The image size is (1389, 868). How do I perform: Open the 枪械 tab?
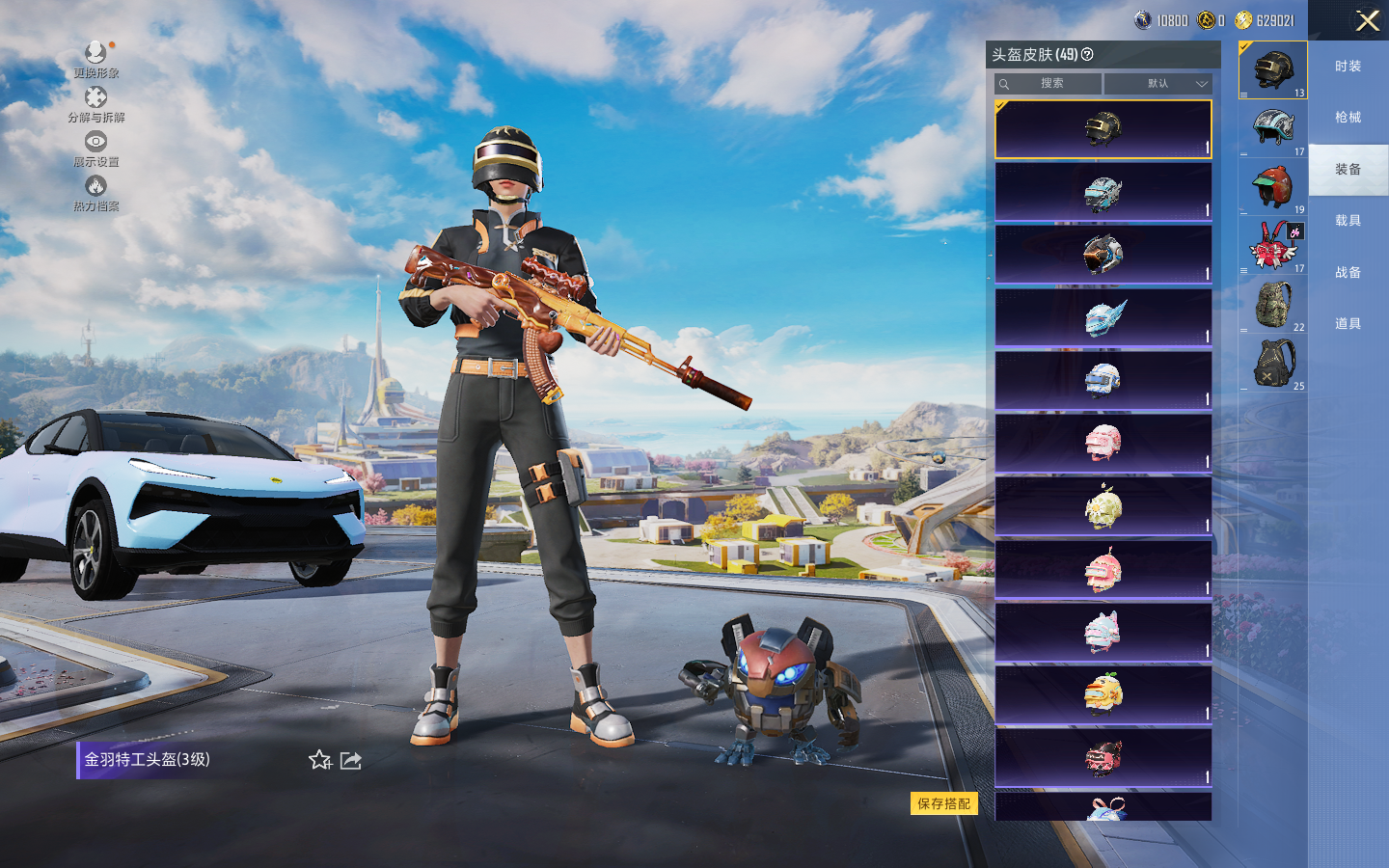pos(1348,118)
